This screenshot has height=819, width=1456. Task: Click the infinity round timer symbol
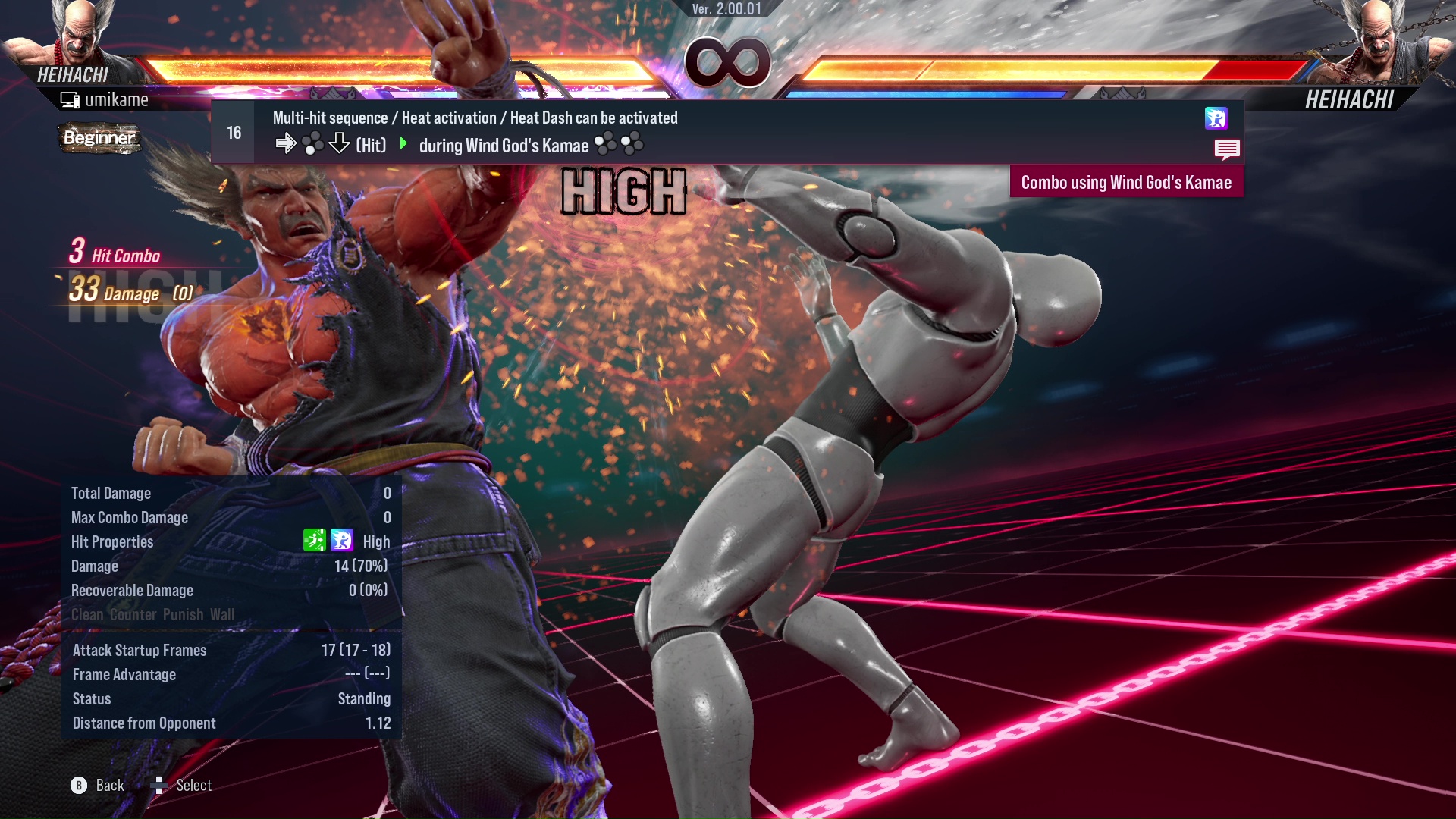(729, 62)
